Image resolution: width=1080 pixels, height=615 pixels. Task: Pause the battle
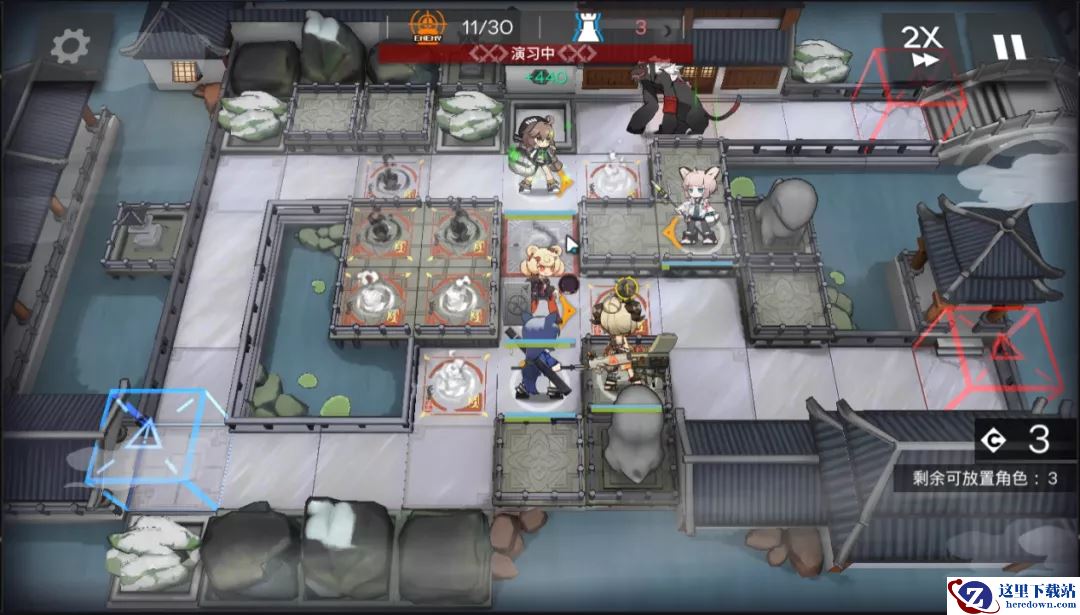coord(1008,46)
